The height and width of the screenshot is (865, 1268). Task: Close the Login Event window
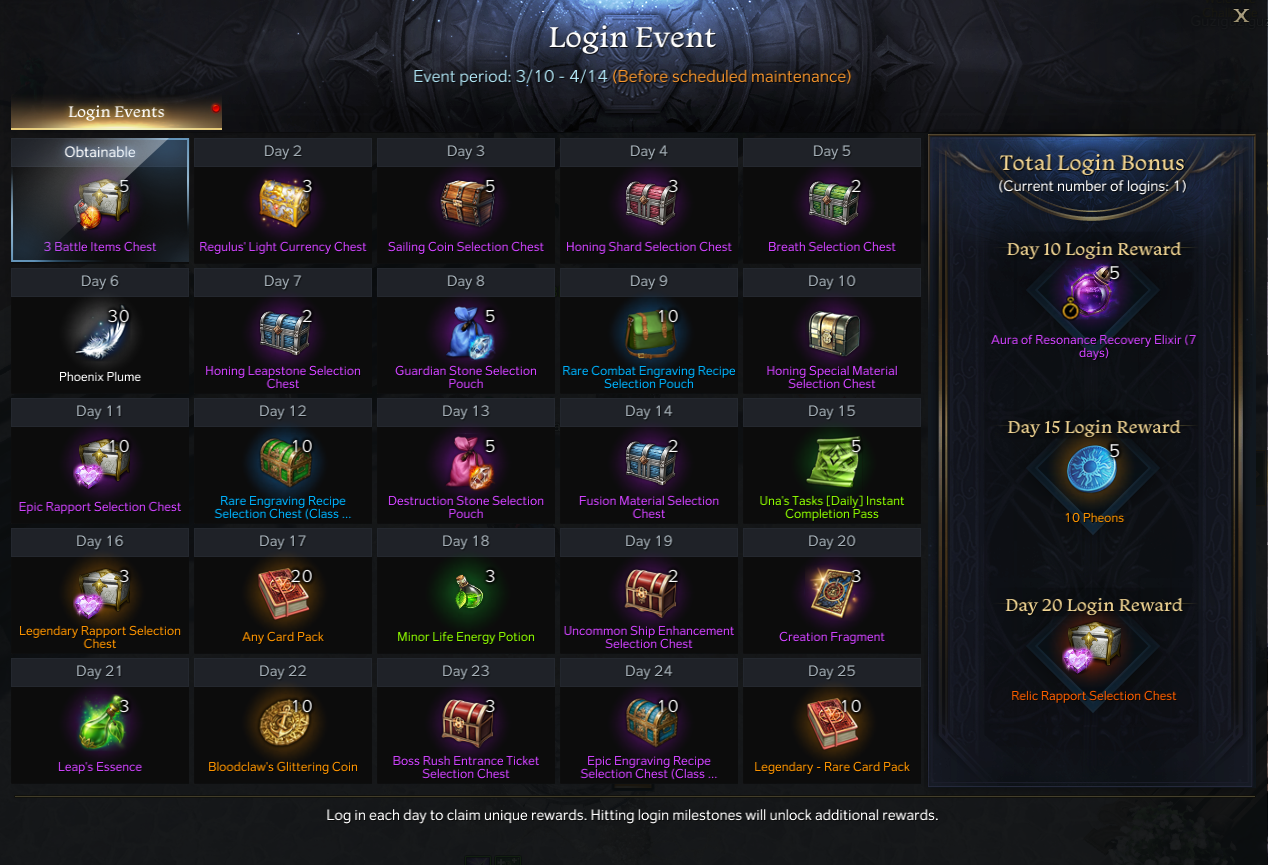click(x=1241, y=15)
